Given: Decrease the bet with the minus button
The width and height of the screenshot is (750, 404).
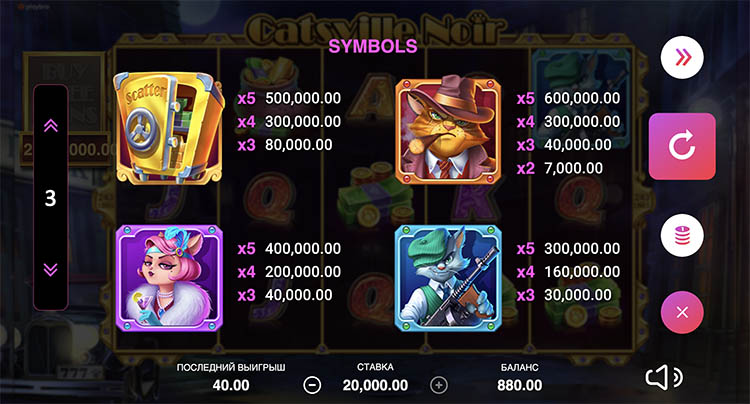Looking at the screenshot, I should click(313, 384).
